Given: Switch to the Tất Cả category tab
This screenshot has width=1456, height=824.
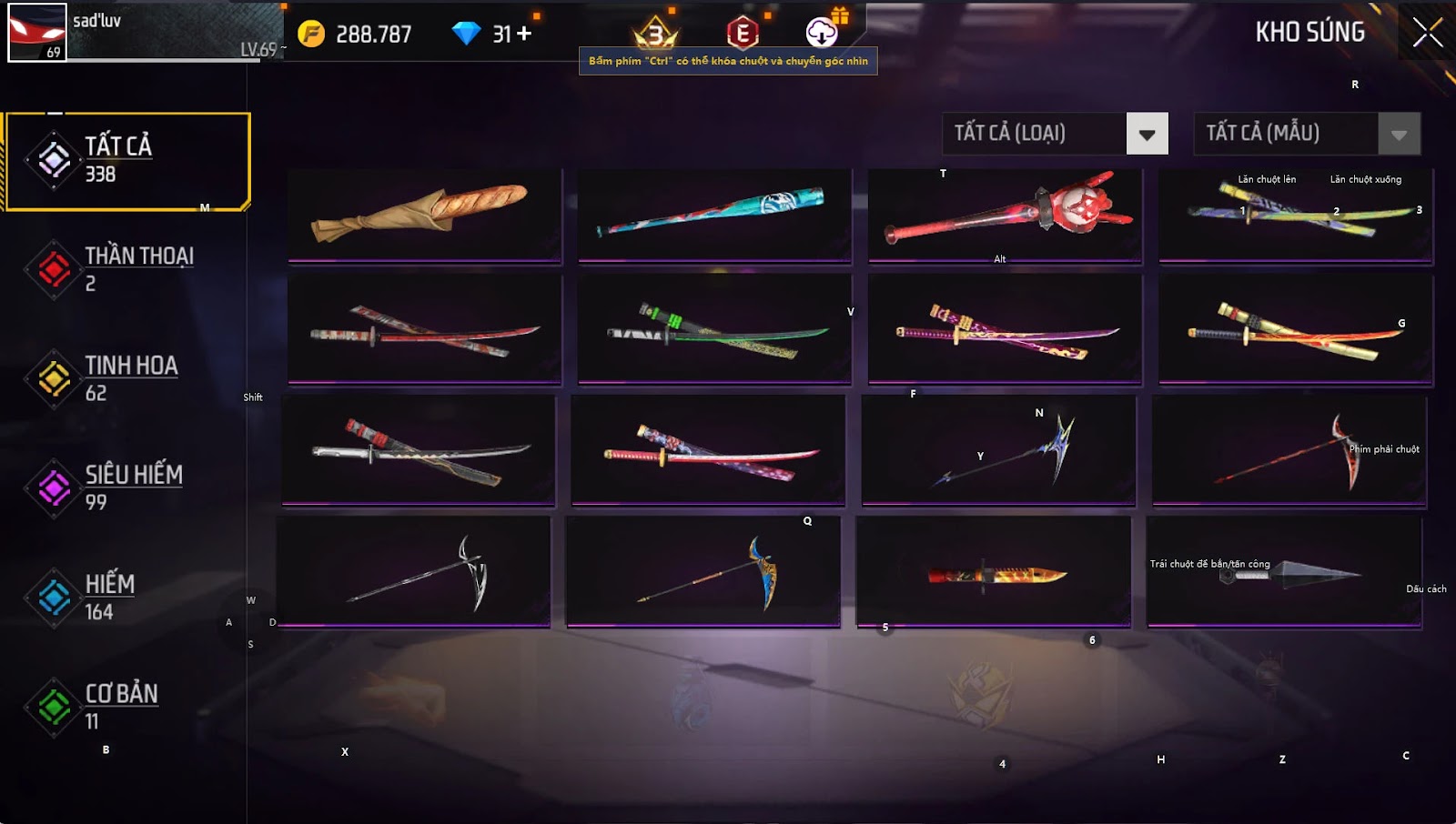Looking at the screenshot, I should (x=127, y=161).
